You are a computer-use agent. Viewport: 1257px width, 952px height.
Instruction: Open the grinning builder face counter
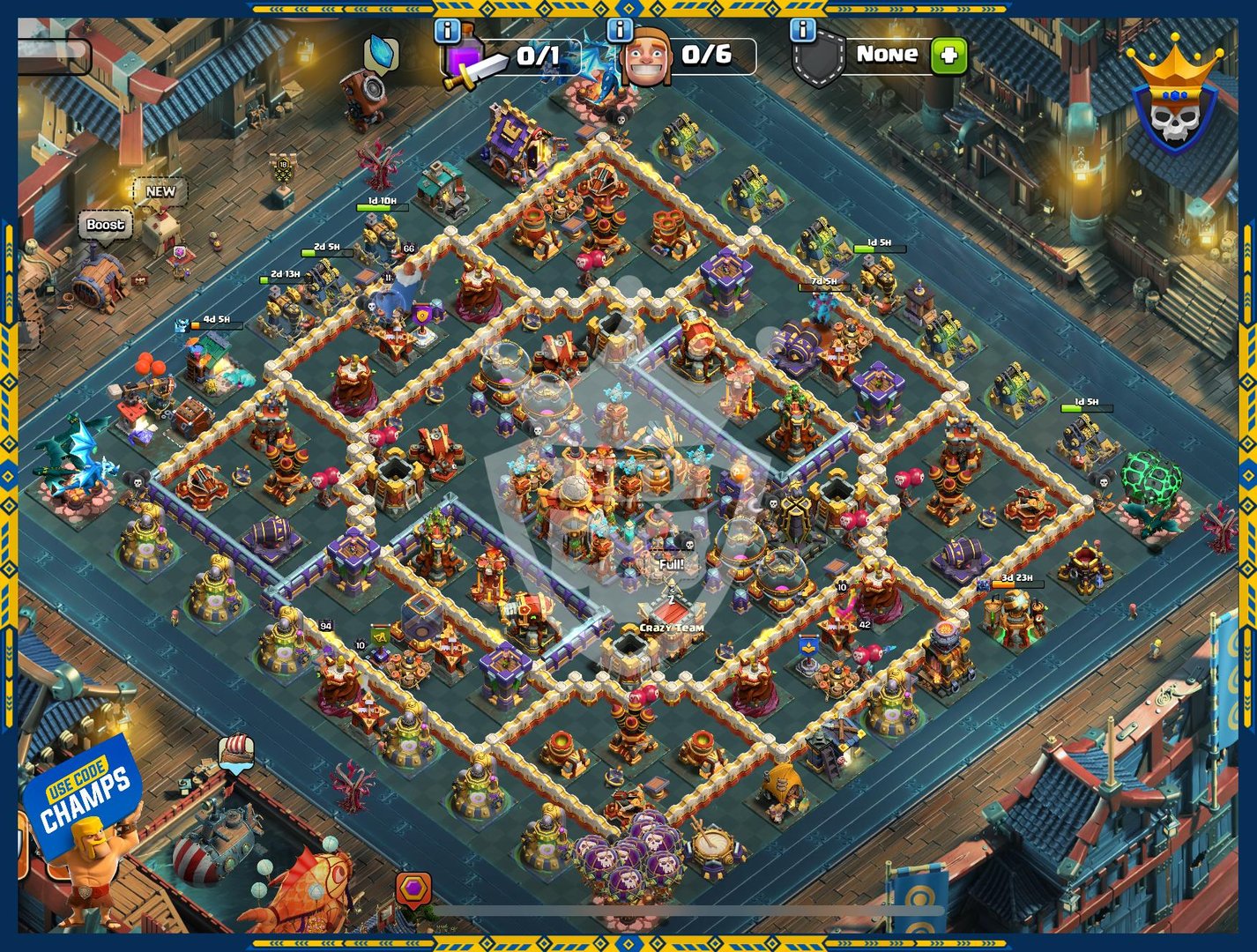pyautogui.click(x=688, y=58)
